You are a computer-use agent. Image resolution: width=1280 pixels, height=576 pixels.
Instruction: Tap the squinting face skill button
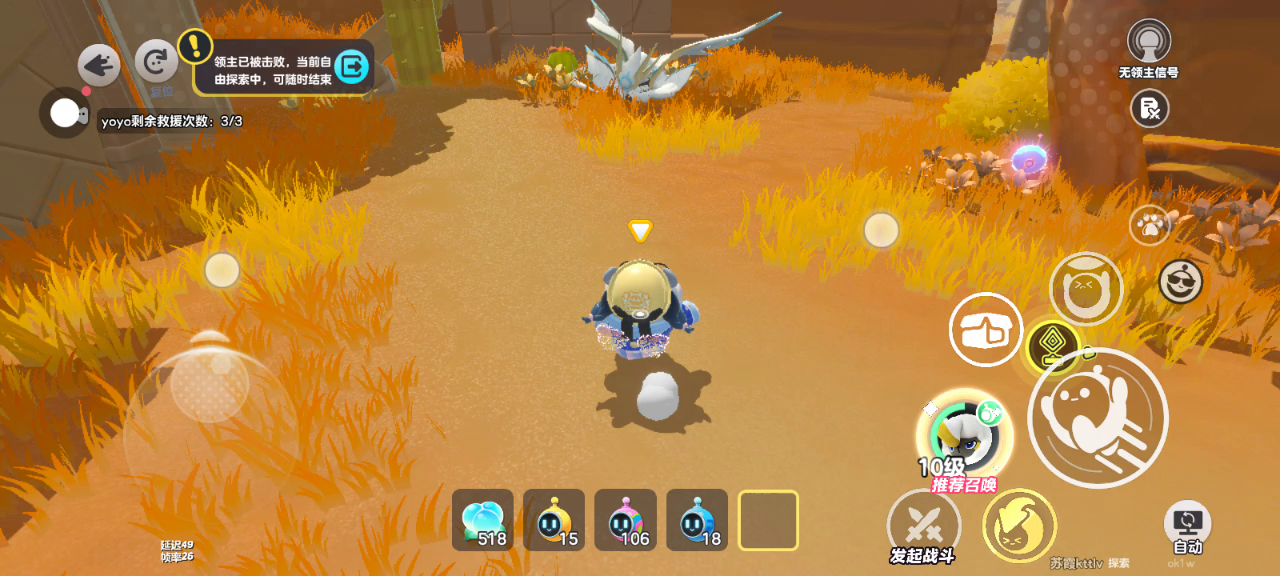(x=1086, y=288)
